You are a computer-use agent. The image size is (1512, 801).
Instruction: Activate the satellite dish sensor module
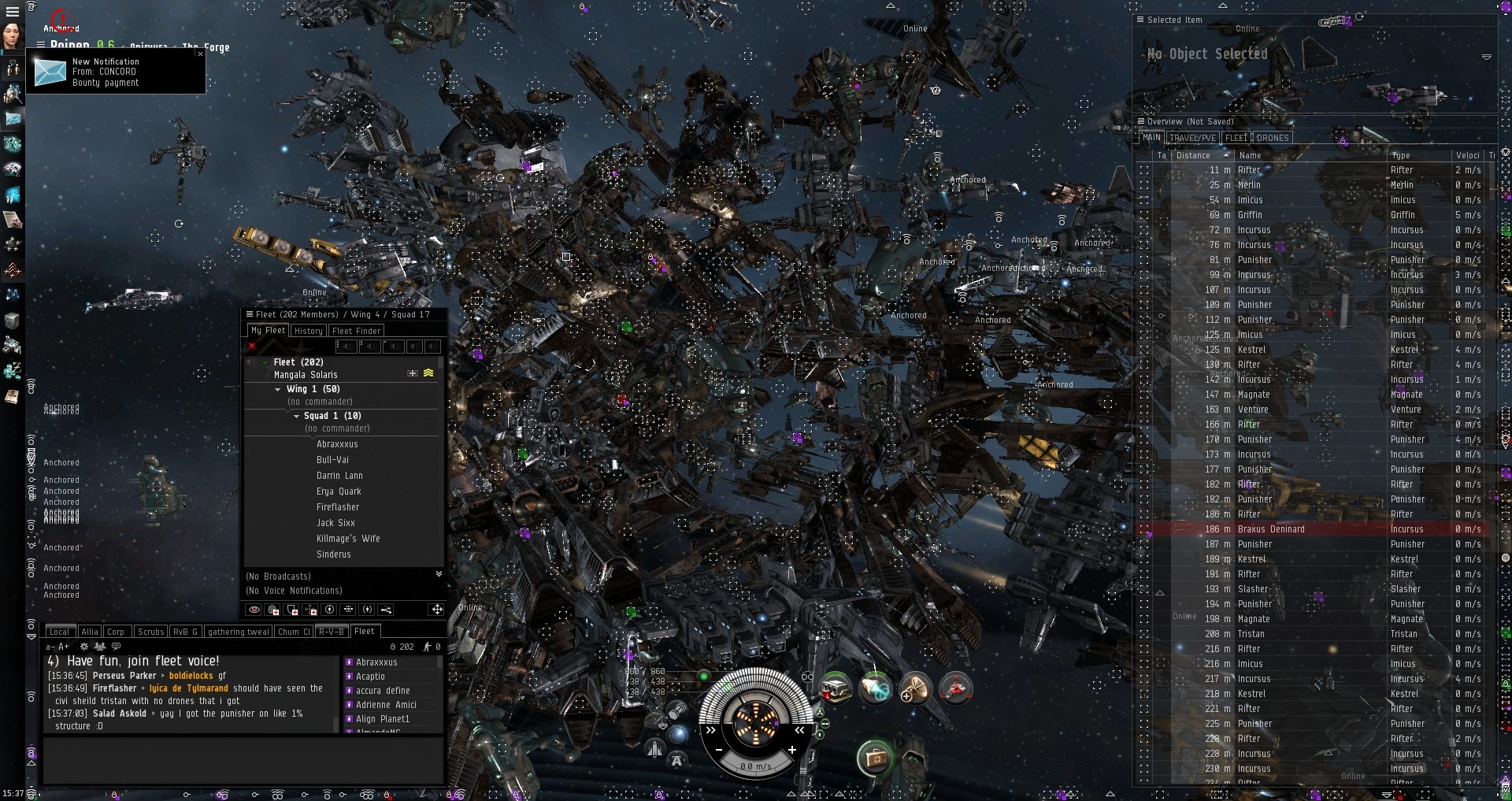pos(915,688)
